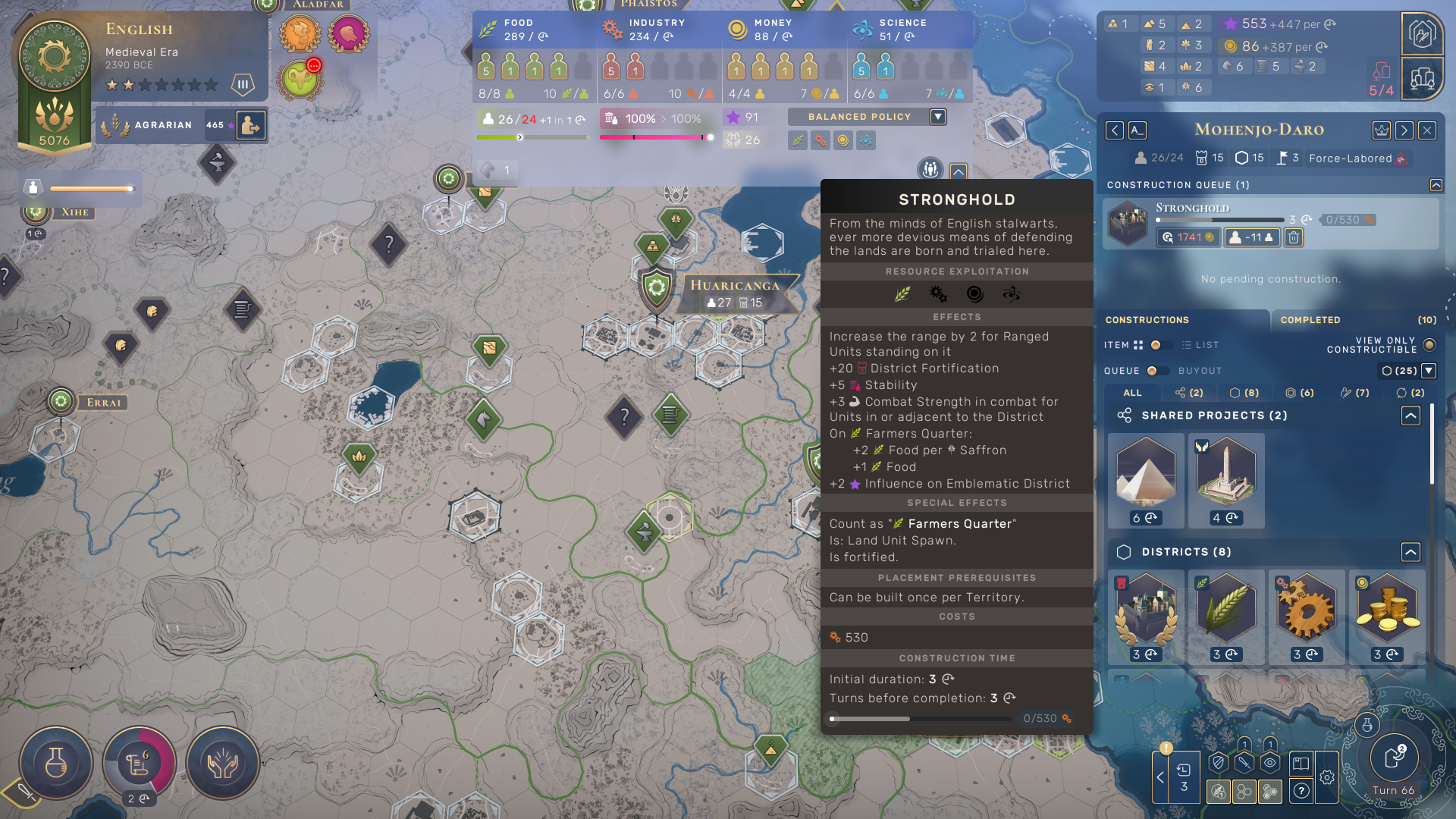Remove Stronghold from the construction queue
Image resolution: width=1456 pixels, height=819 pixels.
(x=1294, y=237)
